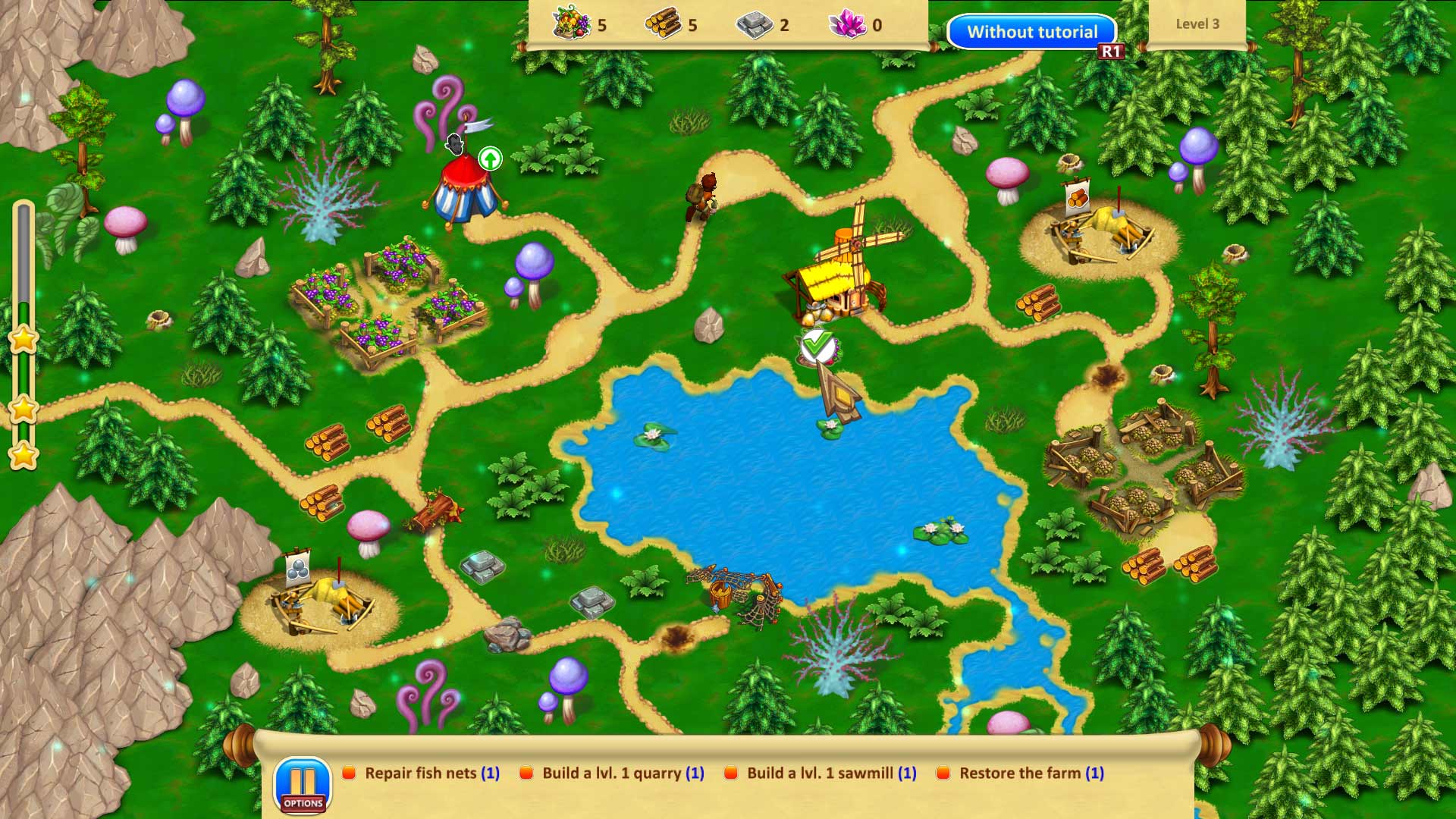The height and width of the screenshot is (819, 1456).
Task: Toggle the task marker next to Build a lvl. 1 quarry
Action: (526, 773)
